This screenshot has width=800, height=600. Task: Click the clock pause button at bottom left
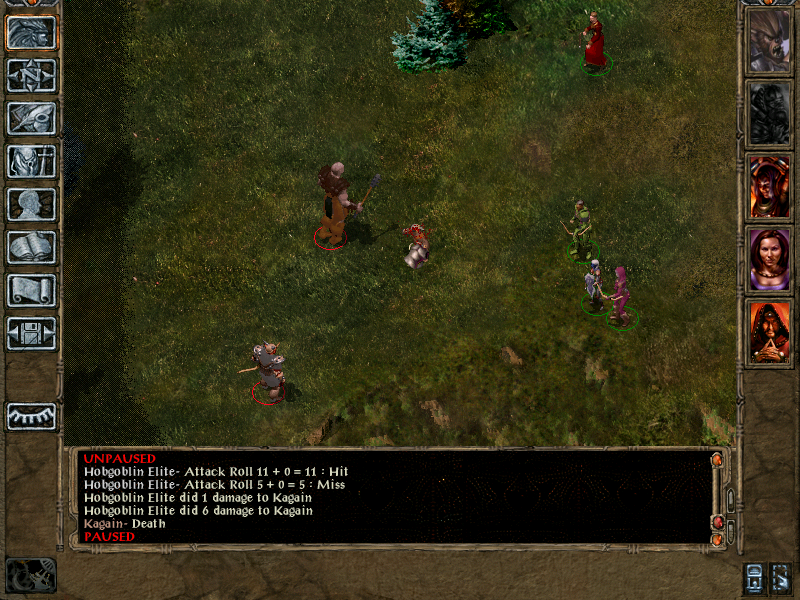pos(31,575)
